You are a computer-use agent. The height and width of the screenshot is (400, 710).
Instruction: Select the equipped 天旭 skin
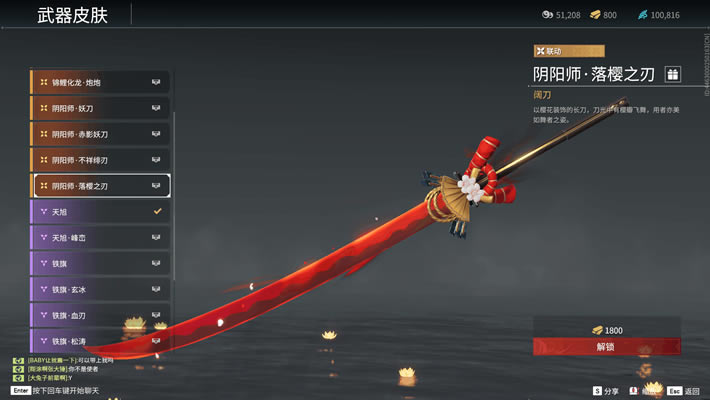(100, 212)
